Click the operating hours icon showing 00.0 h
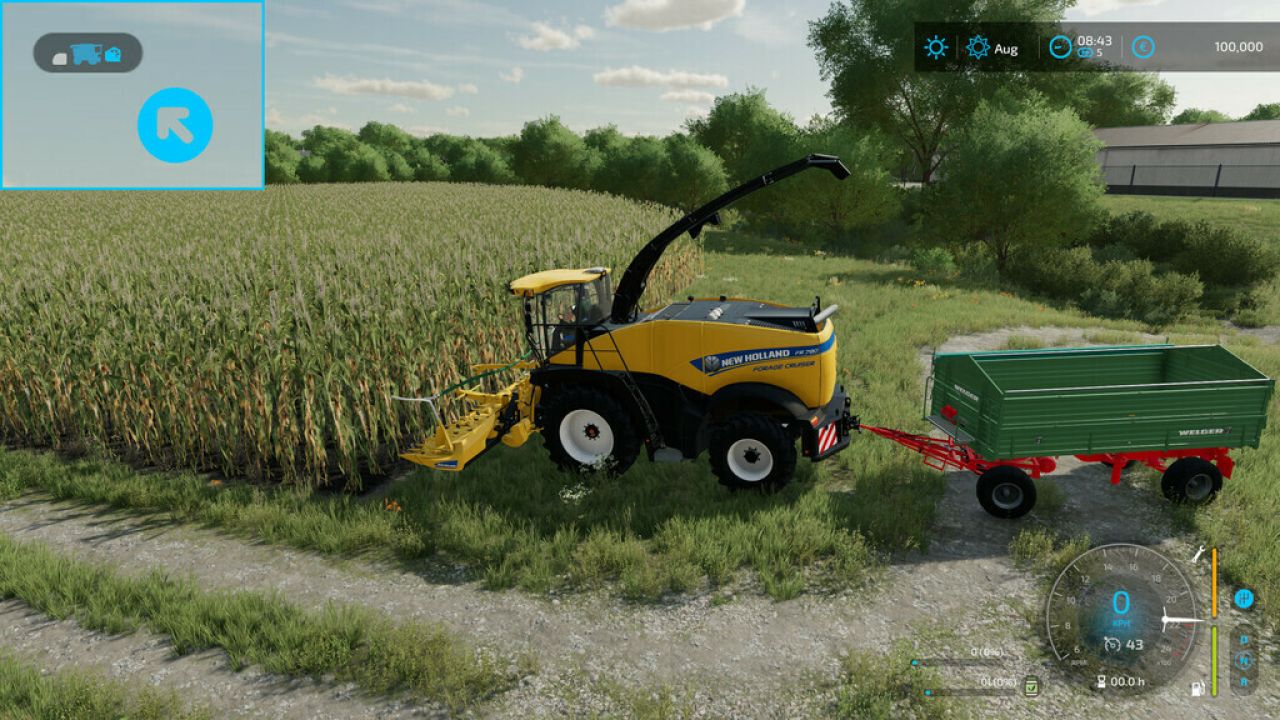This screenshot has width=1280, height=720. 1103,679
